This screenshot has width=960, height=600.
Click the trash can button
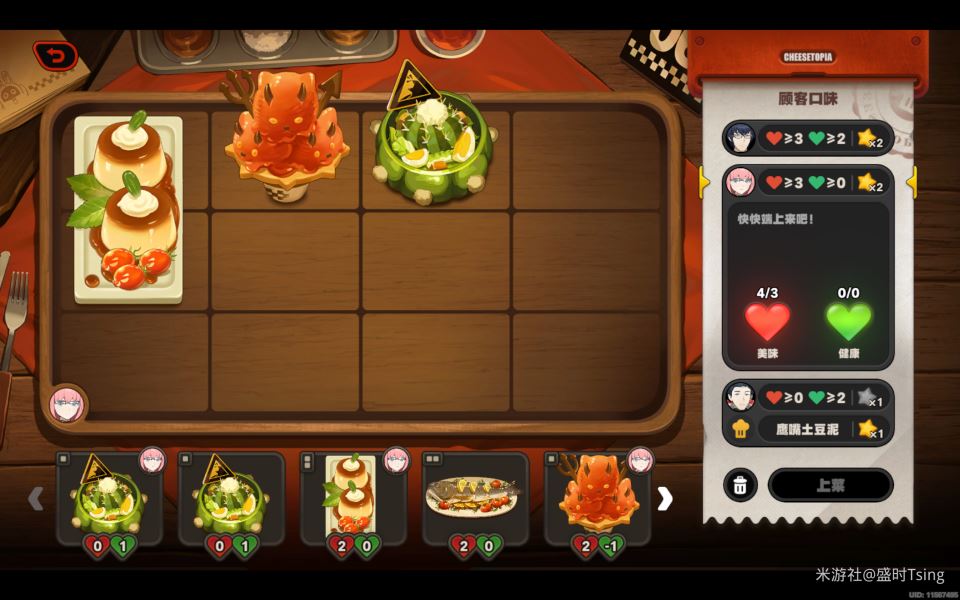point(740,485)
